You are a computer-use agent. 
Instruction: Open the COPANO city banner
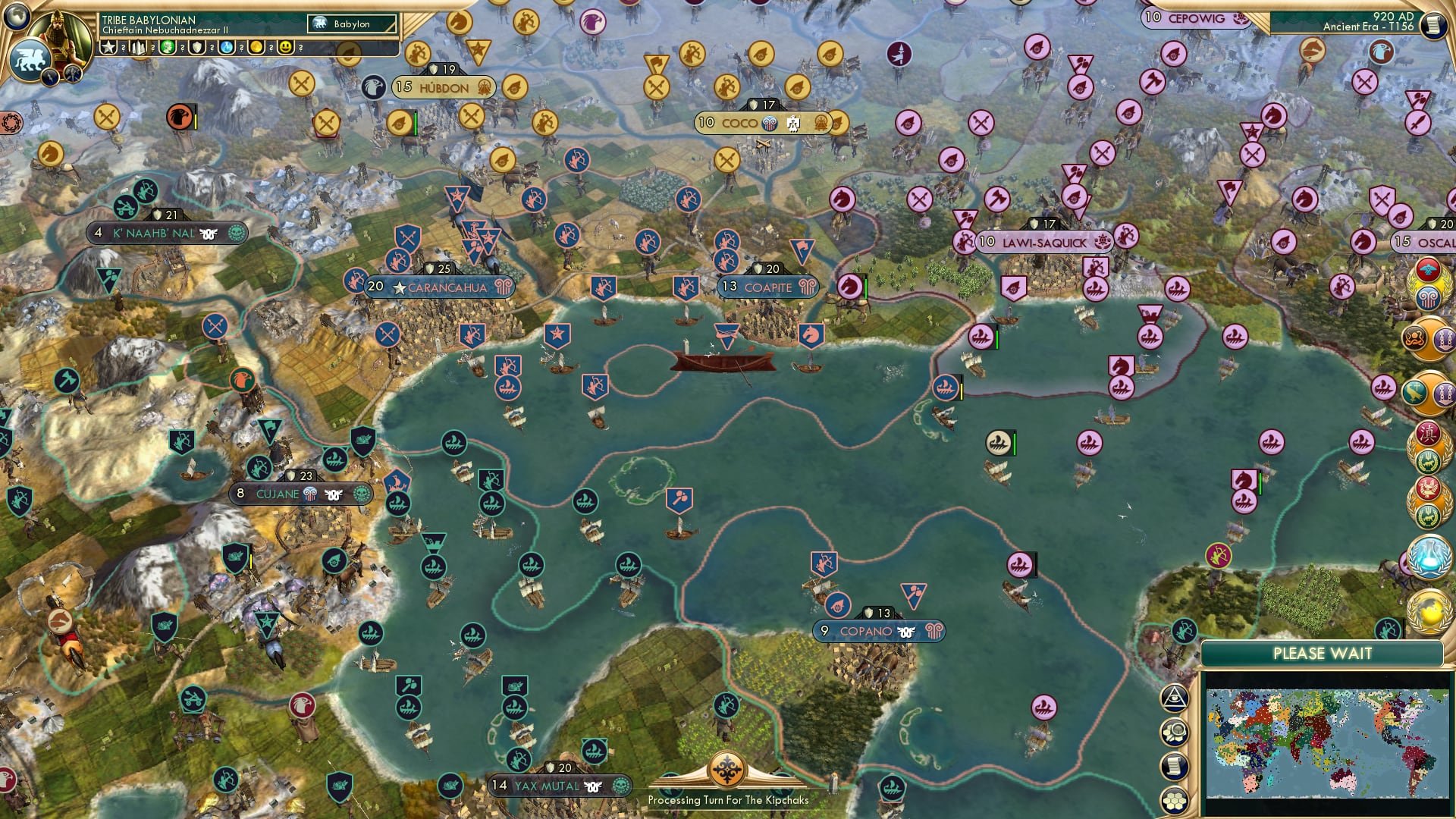point(878,629)
